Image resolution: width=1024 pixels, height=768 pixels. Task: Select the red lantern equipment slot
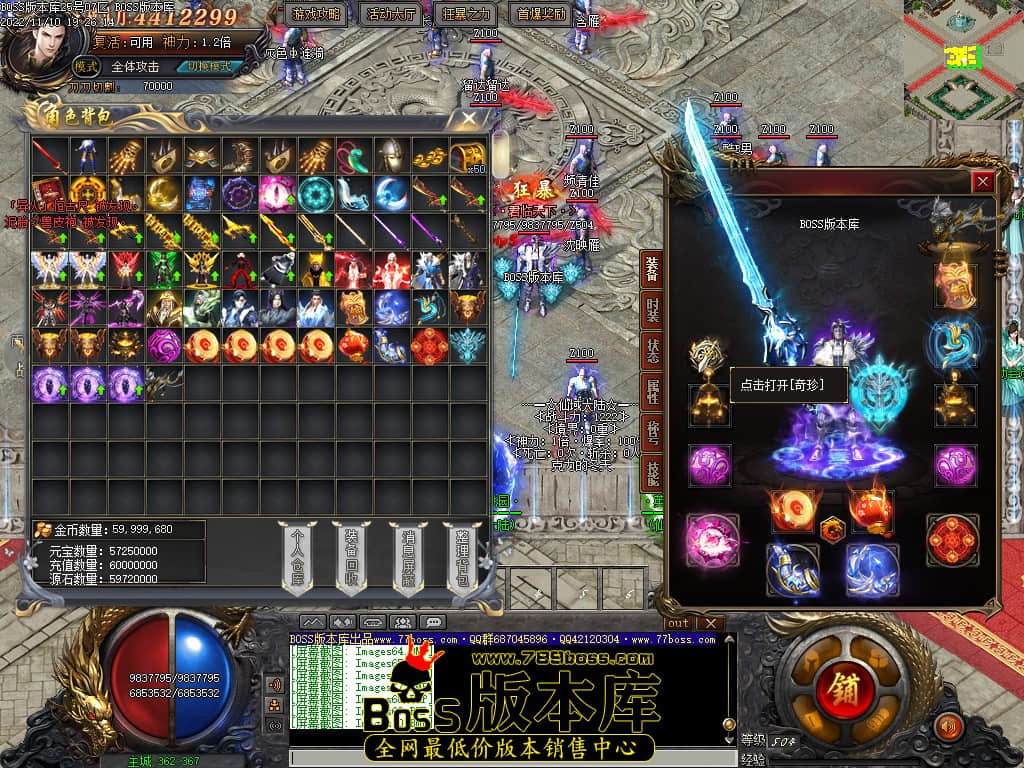click(x=870, y=508)
